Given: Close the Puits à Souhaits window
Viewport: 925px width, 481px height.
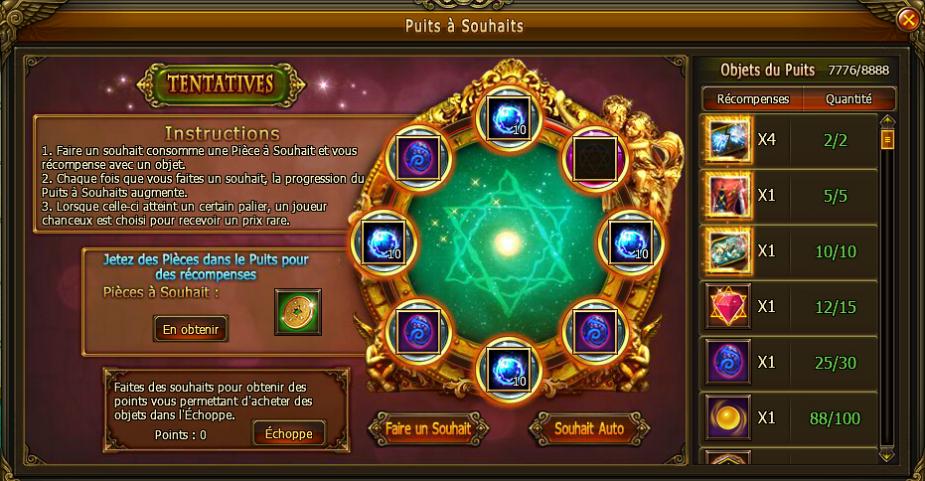Looking at the screenshot, I should [x=908, y=20].
